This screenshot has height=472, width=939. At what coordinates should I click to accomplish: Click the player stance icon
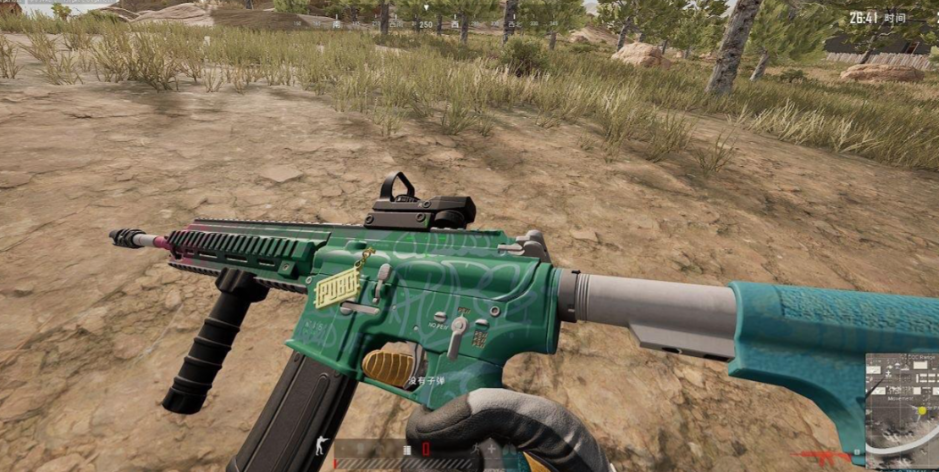(320, 446)
